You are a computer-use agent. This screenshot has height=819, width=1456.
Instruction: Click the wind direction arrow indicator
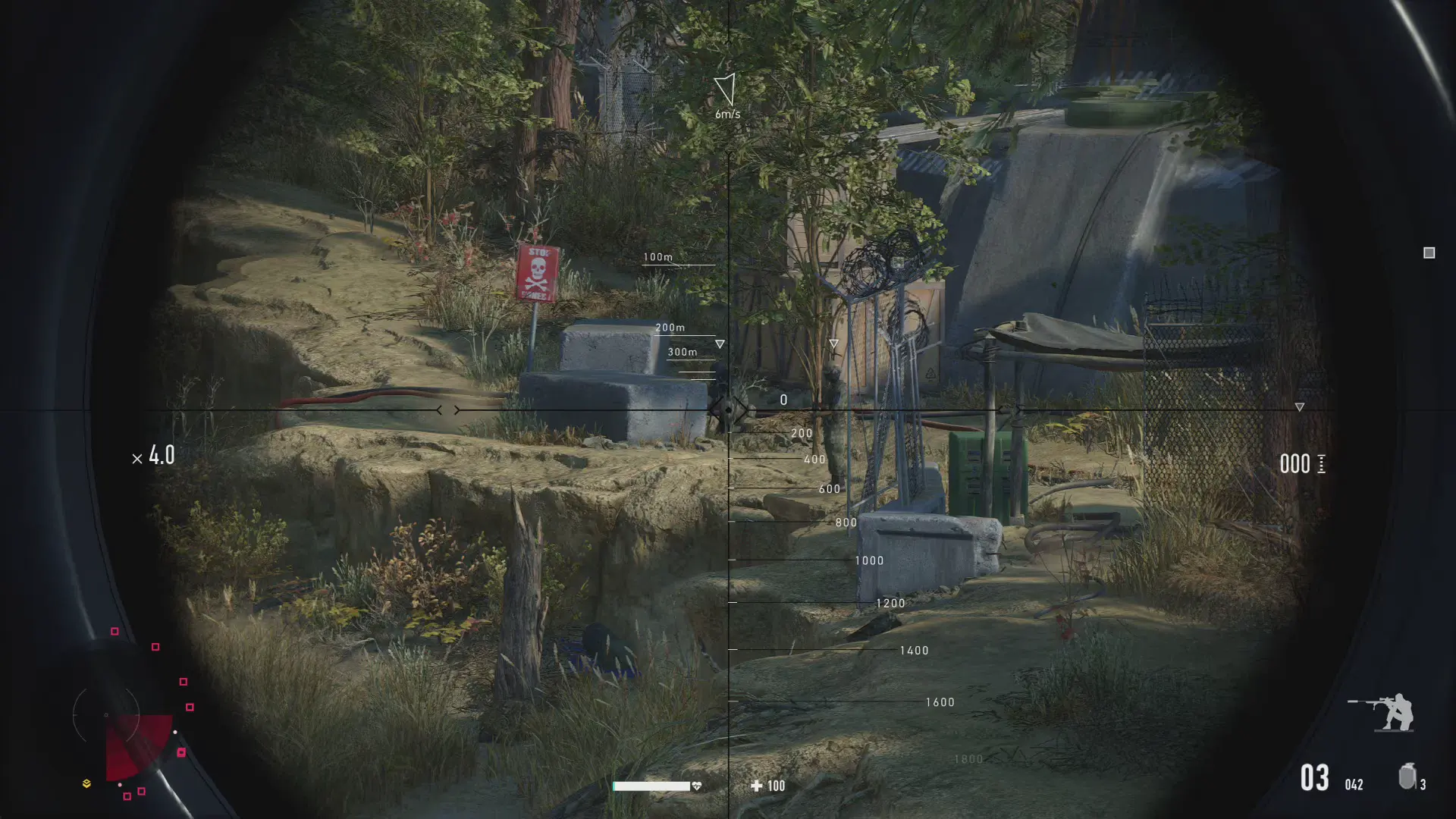pos(726,89)
